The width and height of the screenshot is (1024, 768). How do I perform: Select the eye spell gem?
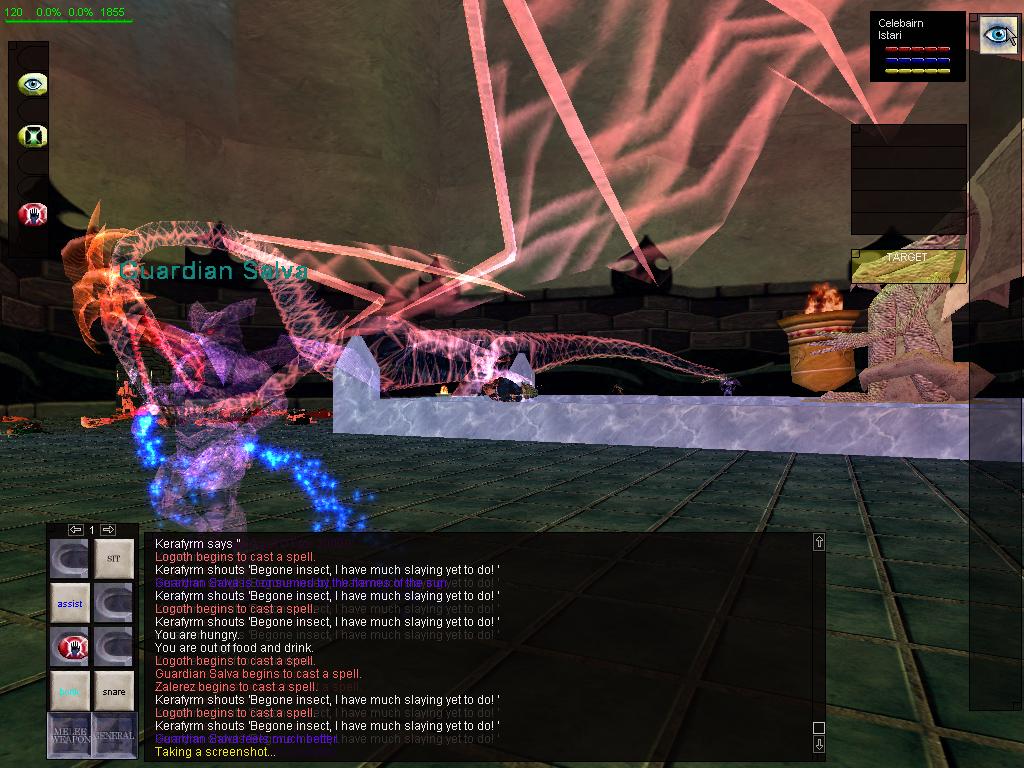(x=33, y=84)
